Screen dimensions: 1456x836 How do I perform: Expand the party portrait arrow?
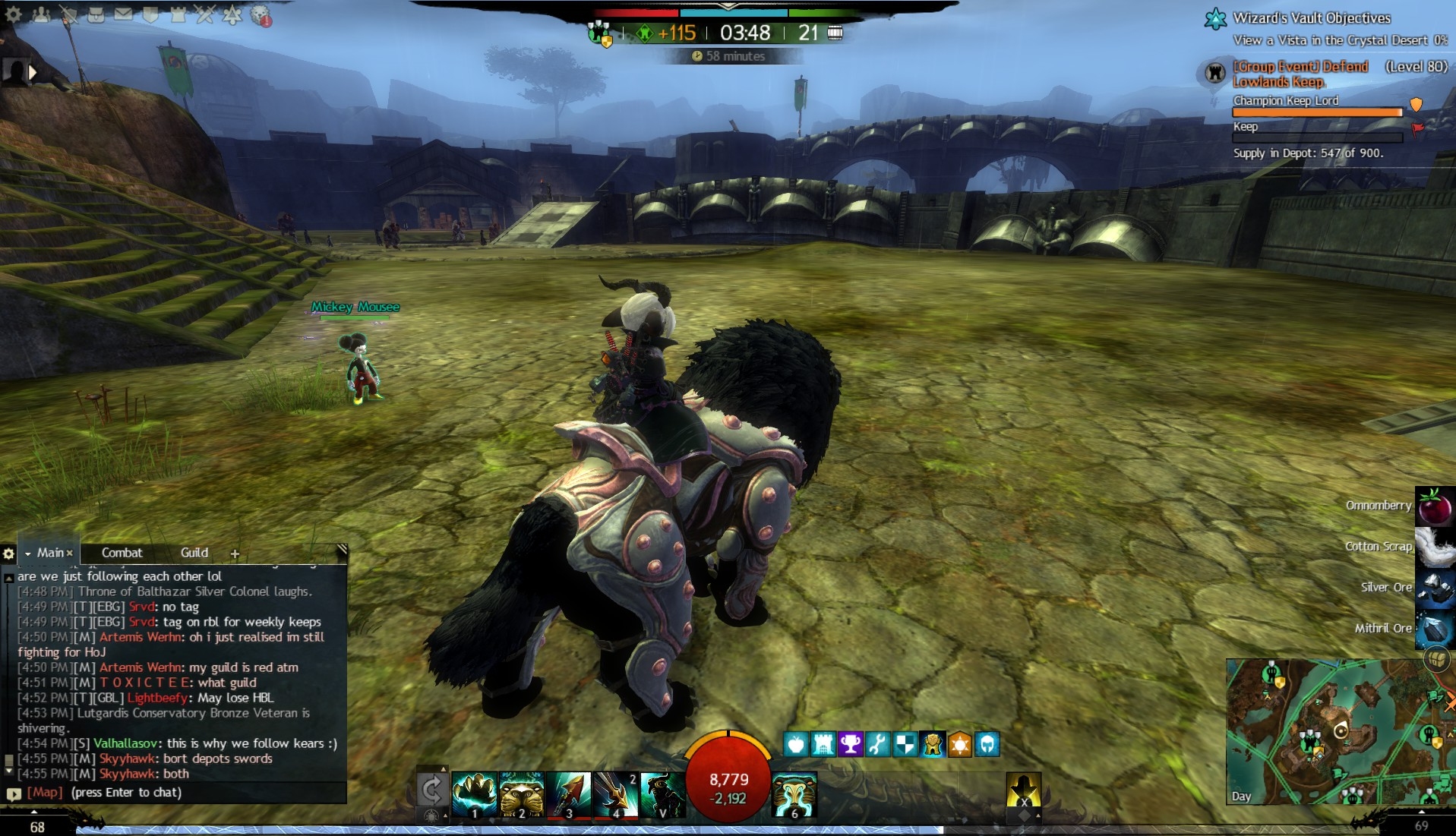tap(33, 72)
